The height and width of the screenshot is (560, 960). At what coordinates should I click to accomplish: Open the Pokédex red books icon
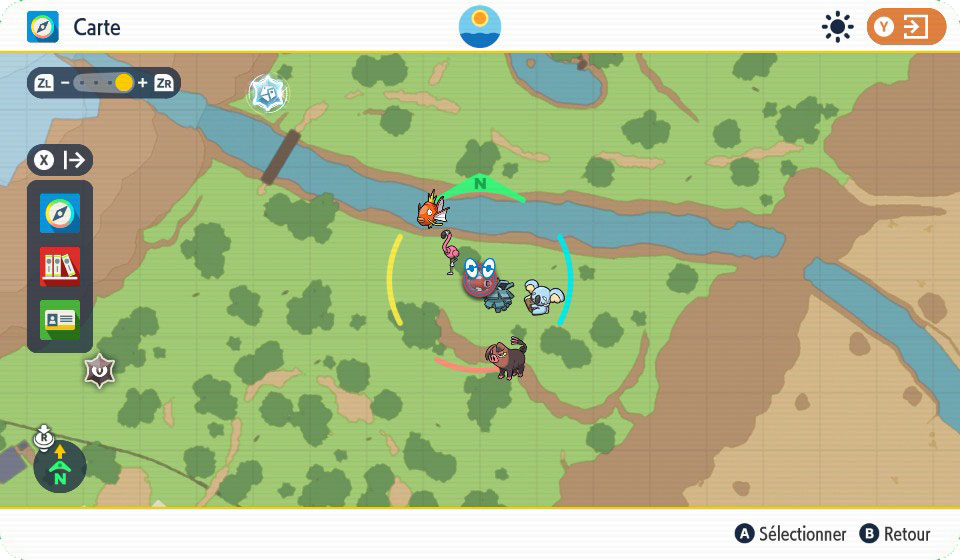coord(60,267)
